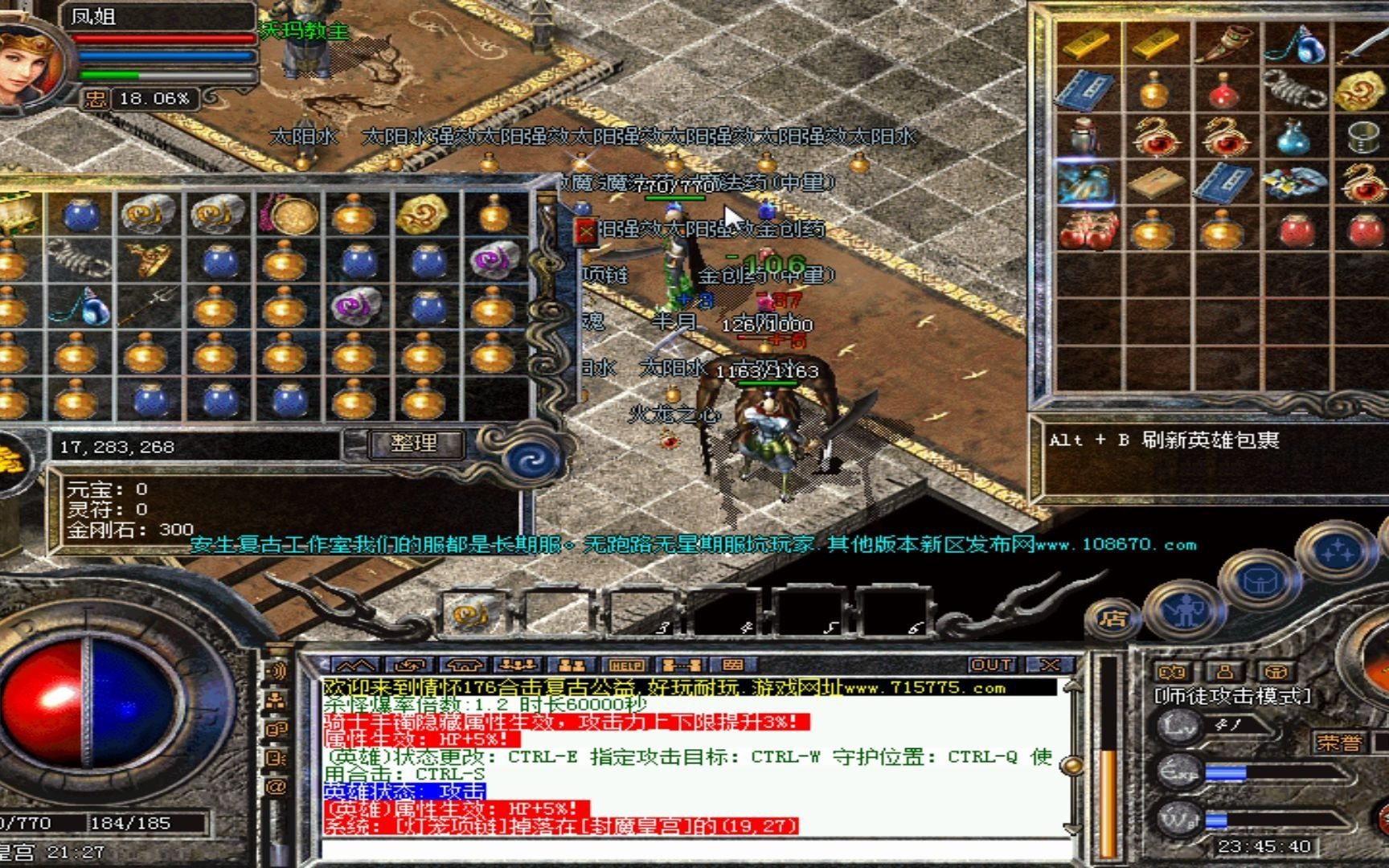Viewport: 1389px width, 868px height.
Task: Click the 整理 sort button in the bag
Action: click(x=415, y=443)
